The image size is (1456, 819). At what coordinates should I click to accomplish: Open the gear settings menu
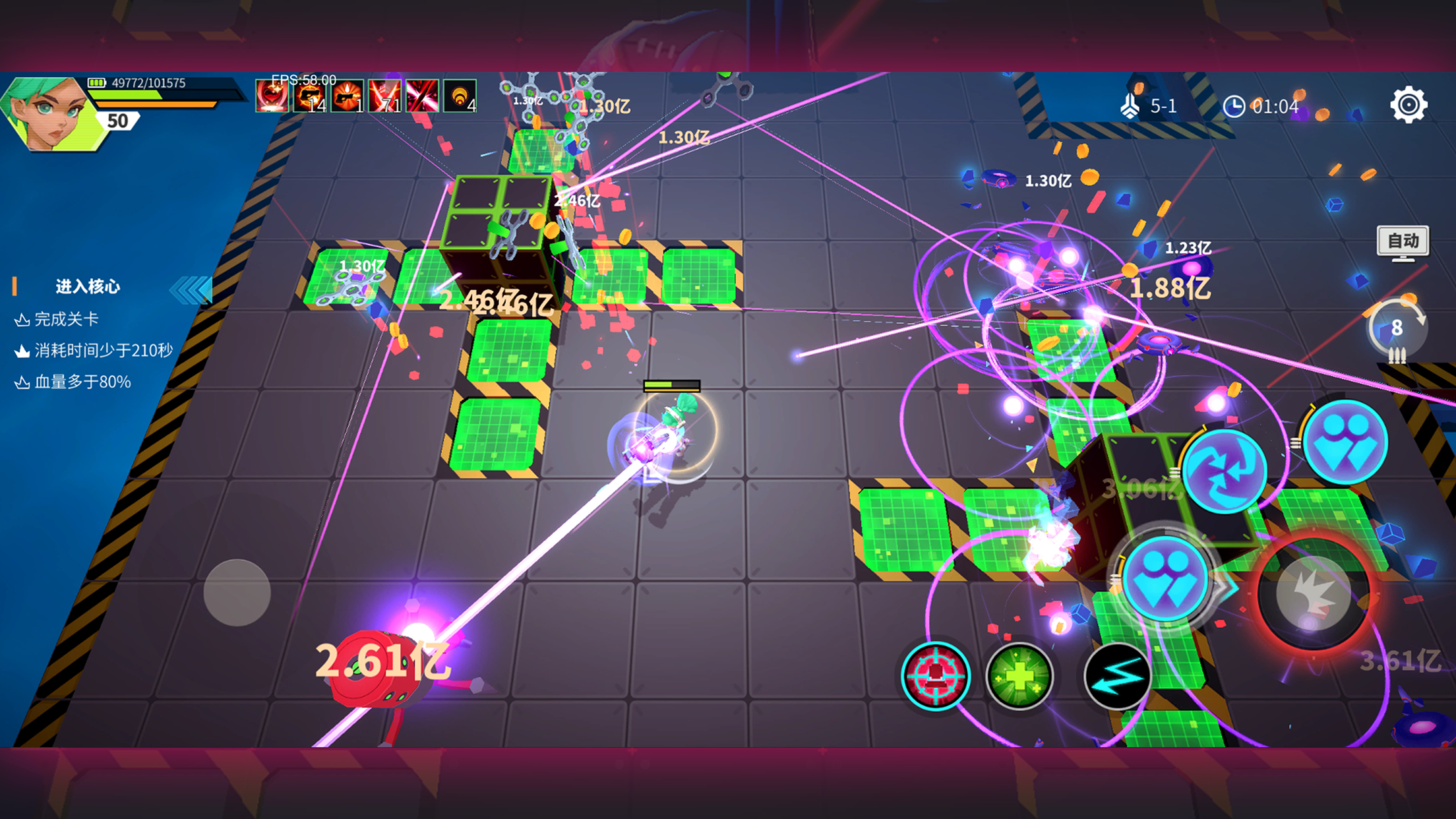1409,105
